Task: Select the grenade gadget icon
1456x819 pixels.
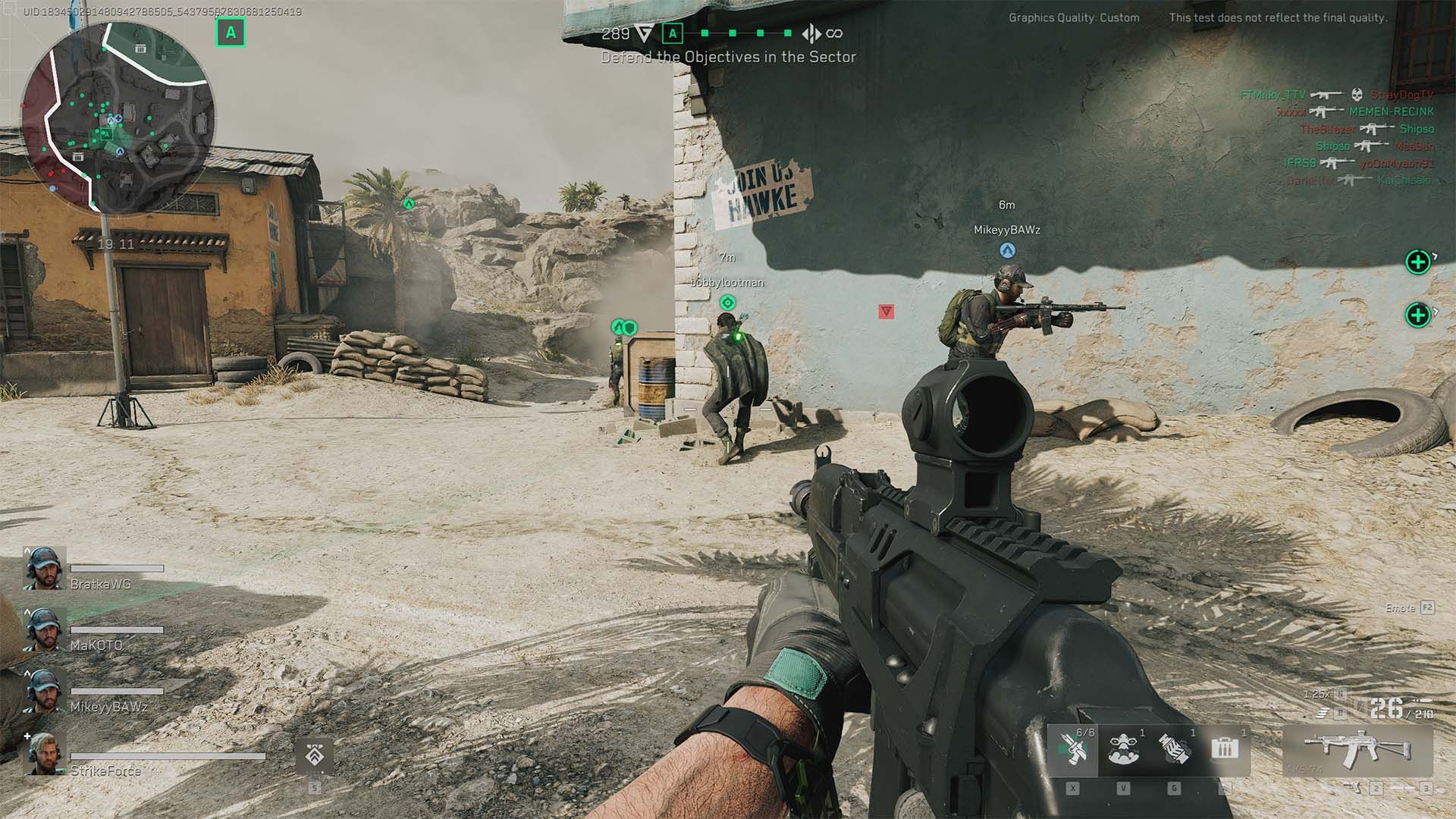Action: tap(1174, 749)
